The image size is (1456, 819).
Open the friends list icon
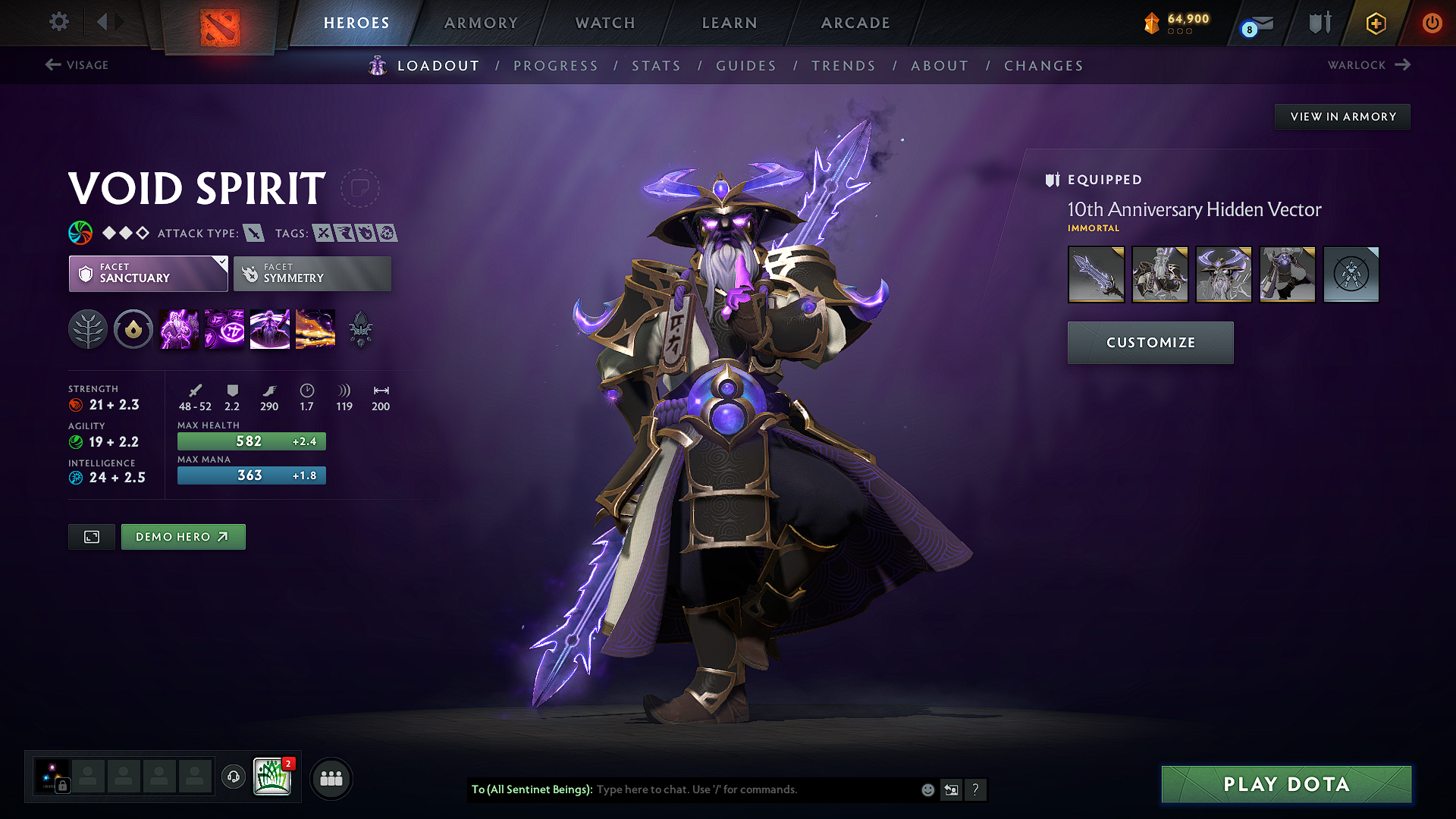click(x=331, y=778)
